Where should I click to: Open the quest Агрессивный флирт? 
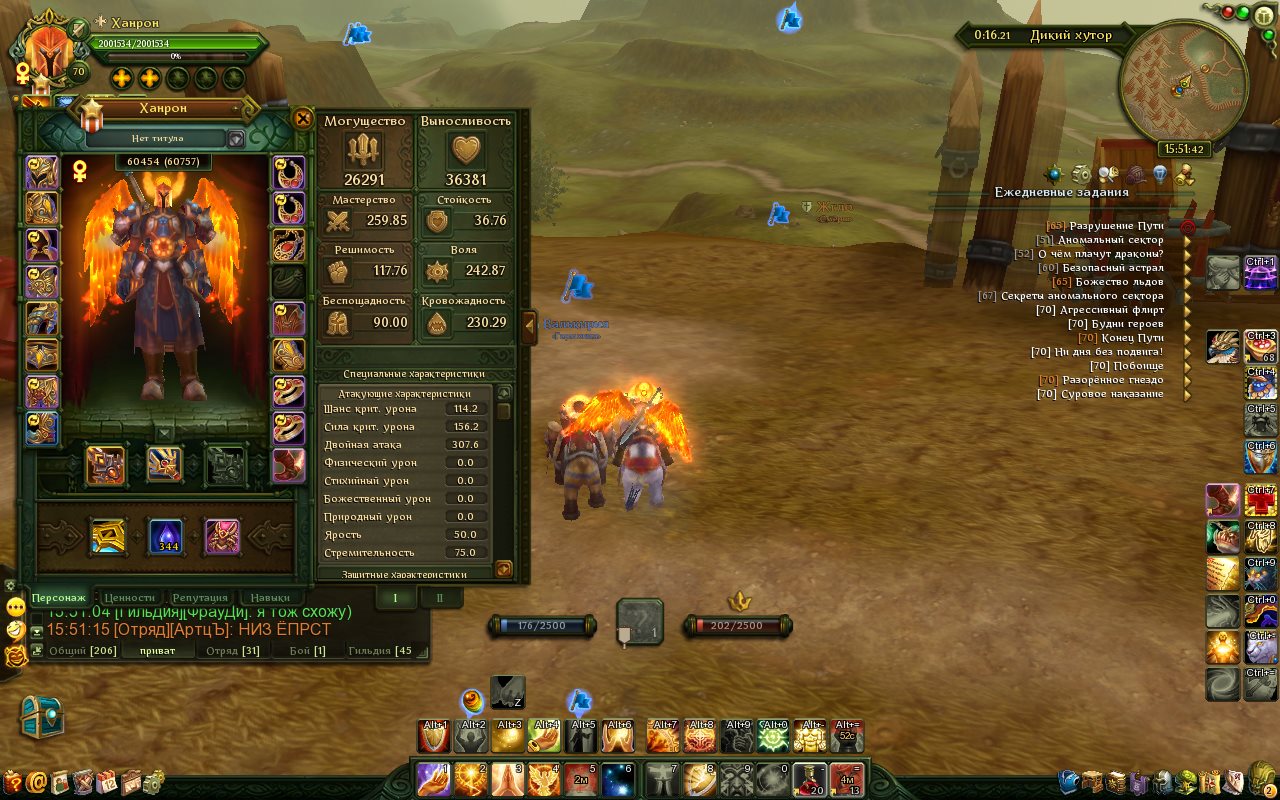[x=1112, y=310]
